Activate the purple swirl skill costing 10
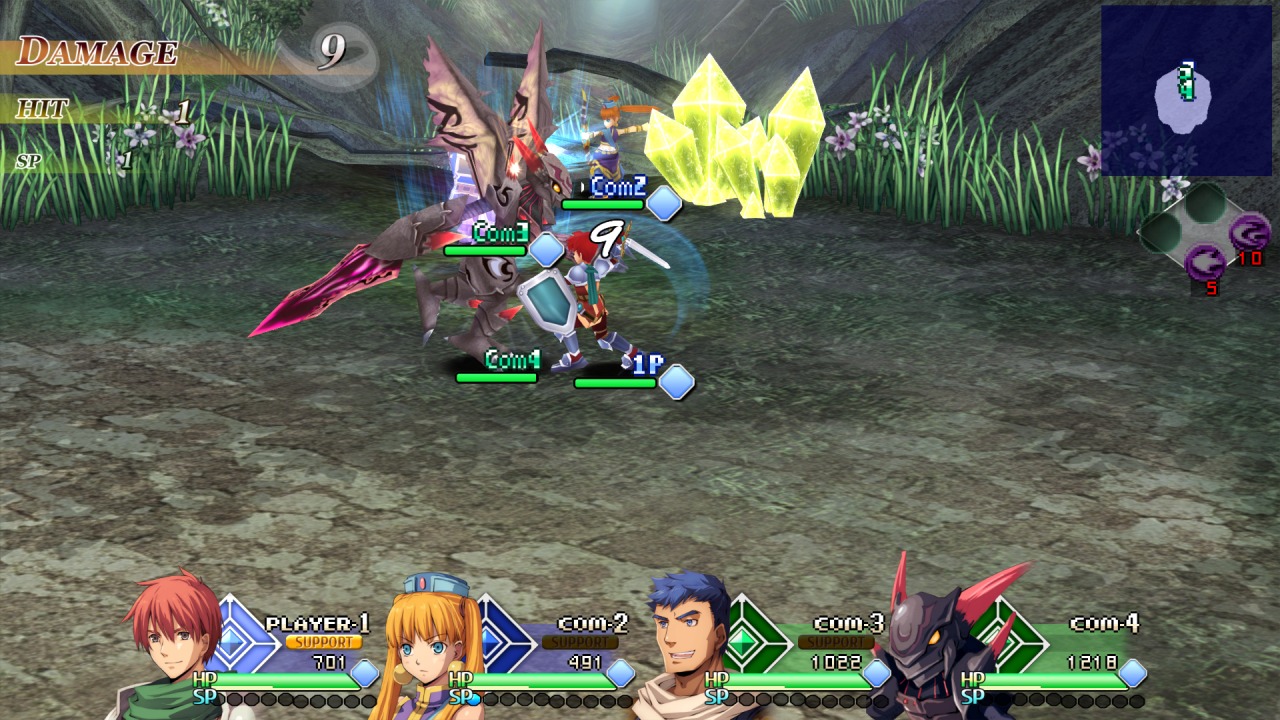 pyautogui.click(x=1247, y=234)
